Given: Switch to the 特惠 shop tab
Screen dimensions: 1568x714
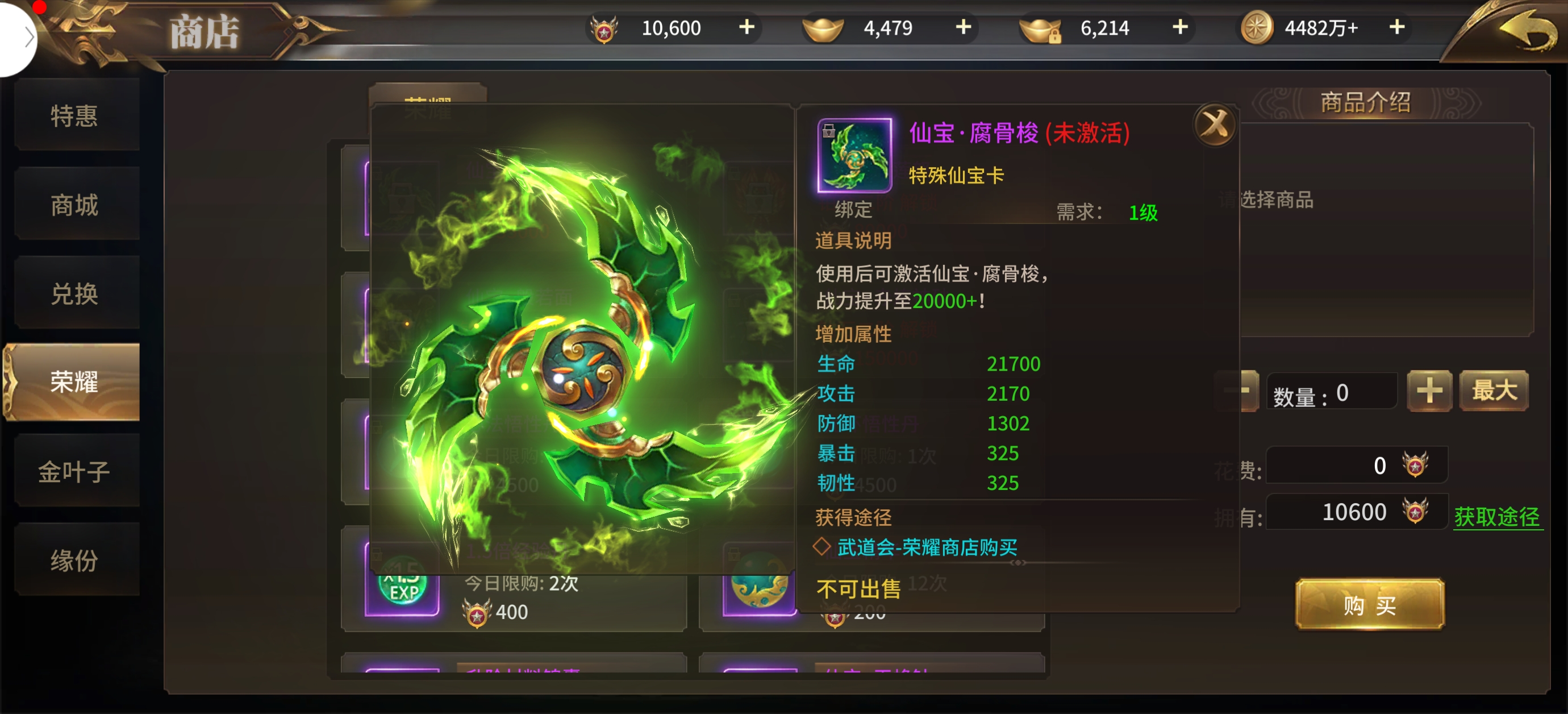Looking at the screenshot, I should point(74,116).
